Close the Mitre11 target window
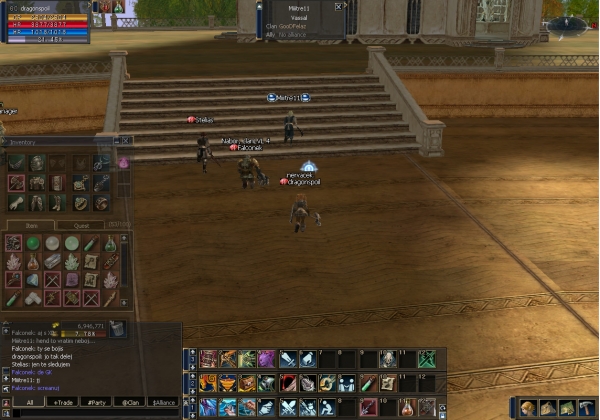The height and width of the screenshot is (420, 600). point(339,6)
